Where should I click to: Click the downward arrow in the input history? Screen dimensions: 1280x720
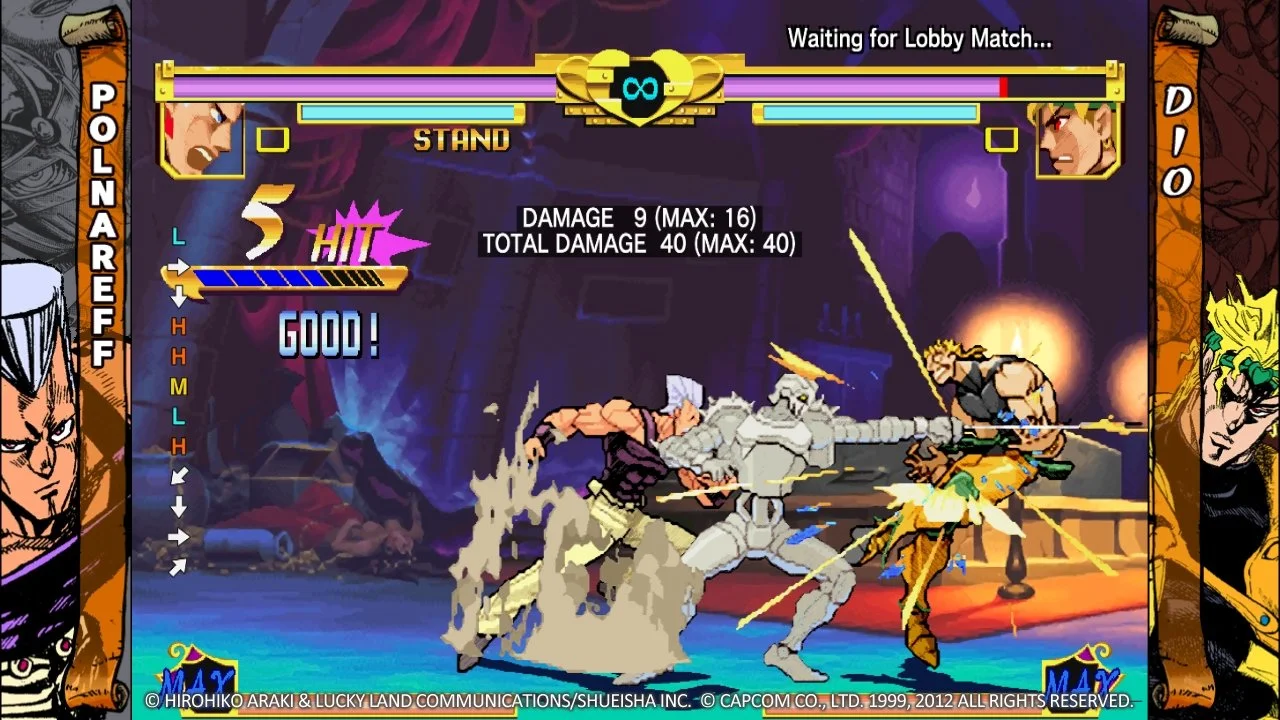(178, 297)
